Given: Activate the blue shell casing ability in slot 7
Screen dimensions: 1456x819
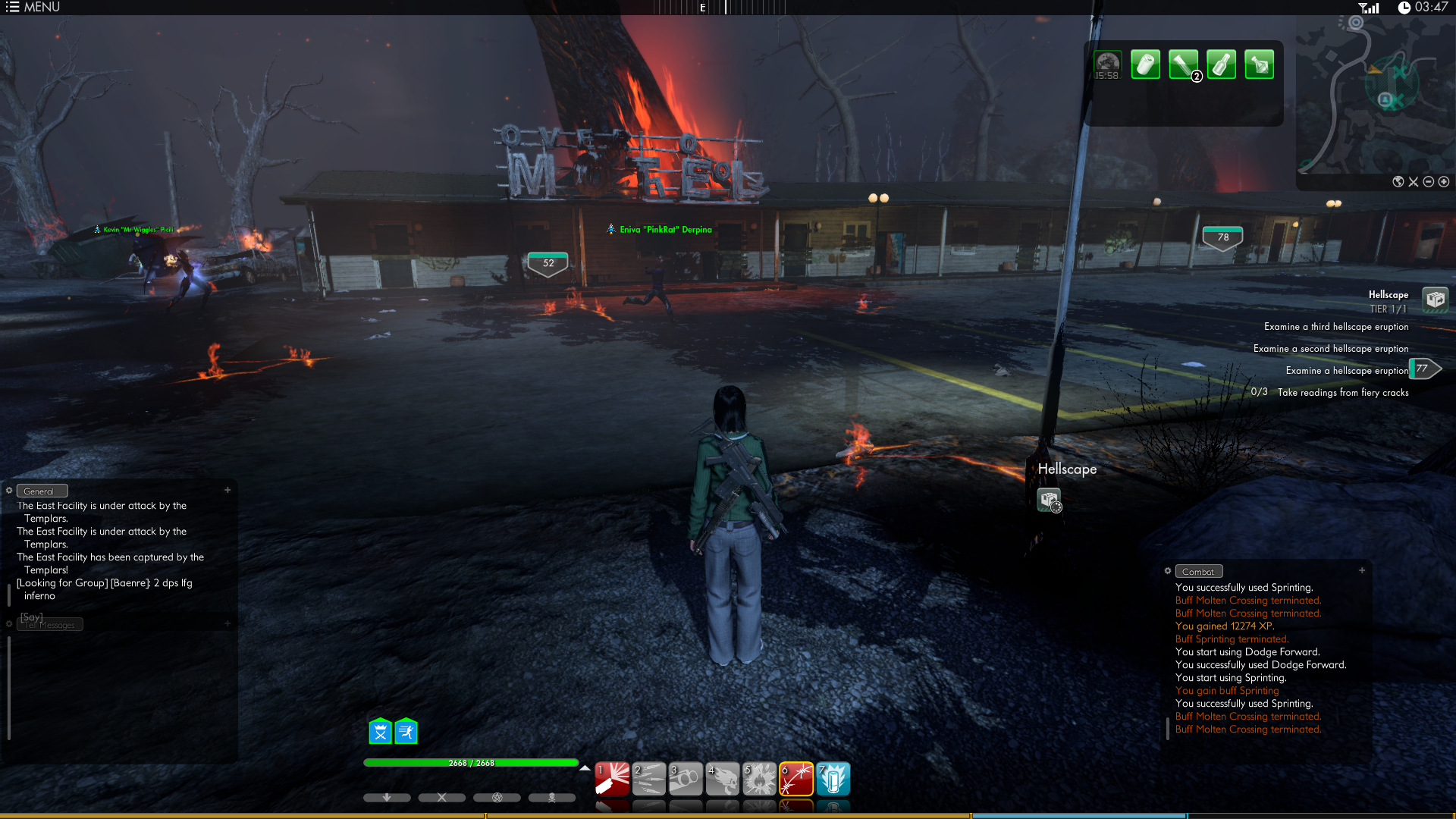Looking at the screenshot, I should coord(833,779).
